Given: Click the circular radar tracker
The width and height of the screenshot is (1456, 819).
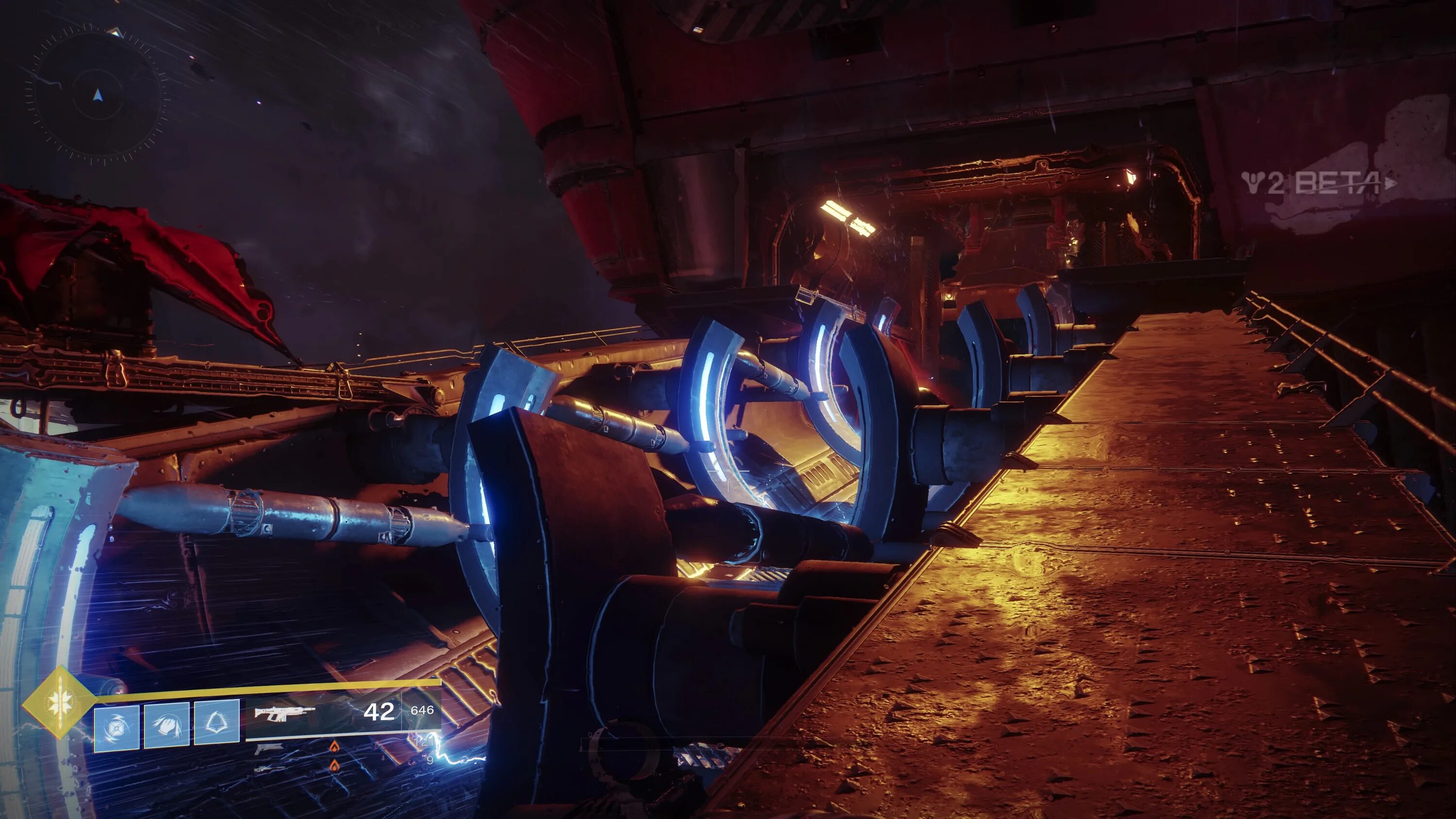Looking at the screenshot, I should coord(98,95).
